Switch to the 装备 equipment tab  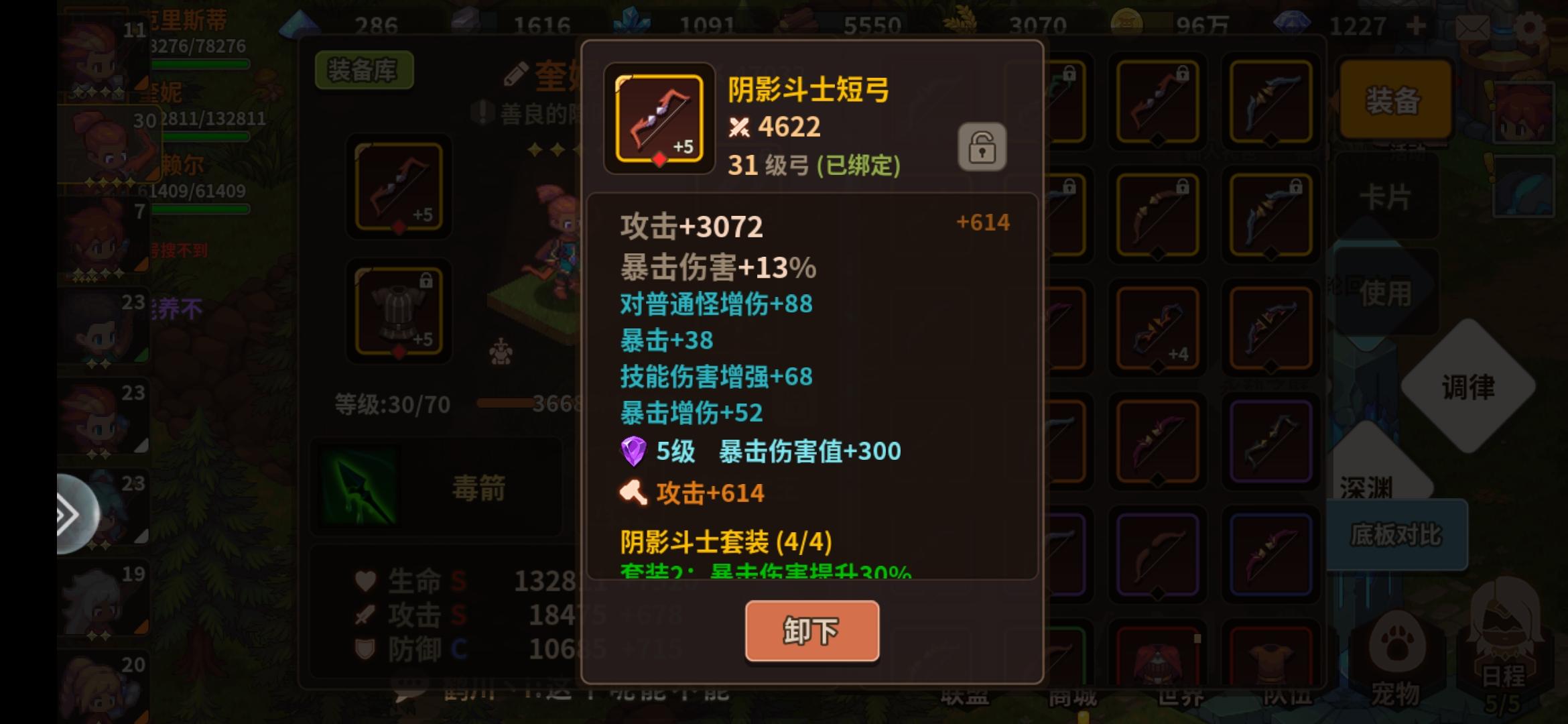click(1397, 101)
